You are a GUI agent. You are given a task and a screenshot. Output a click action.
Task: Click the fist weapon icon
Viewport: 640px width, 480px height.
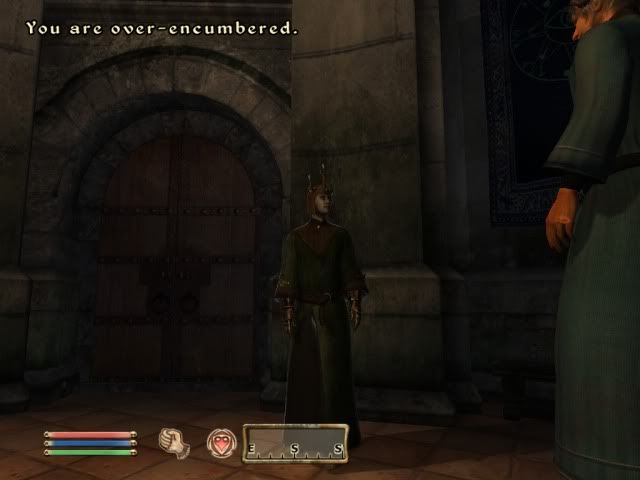tap(174, 441)
